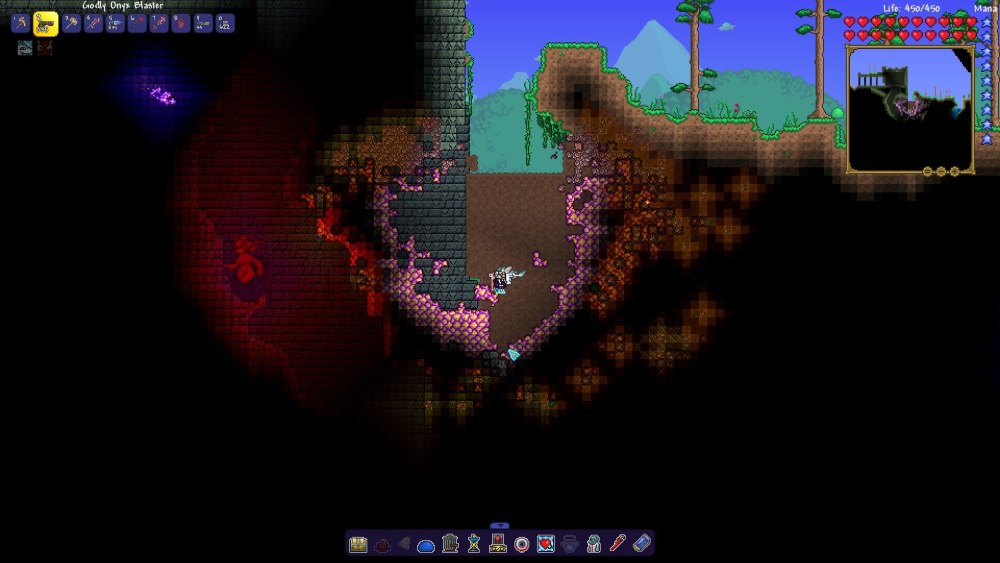Select the trash can icon

coord(450,544)
